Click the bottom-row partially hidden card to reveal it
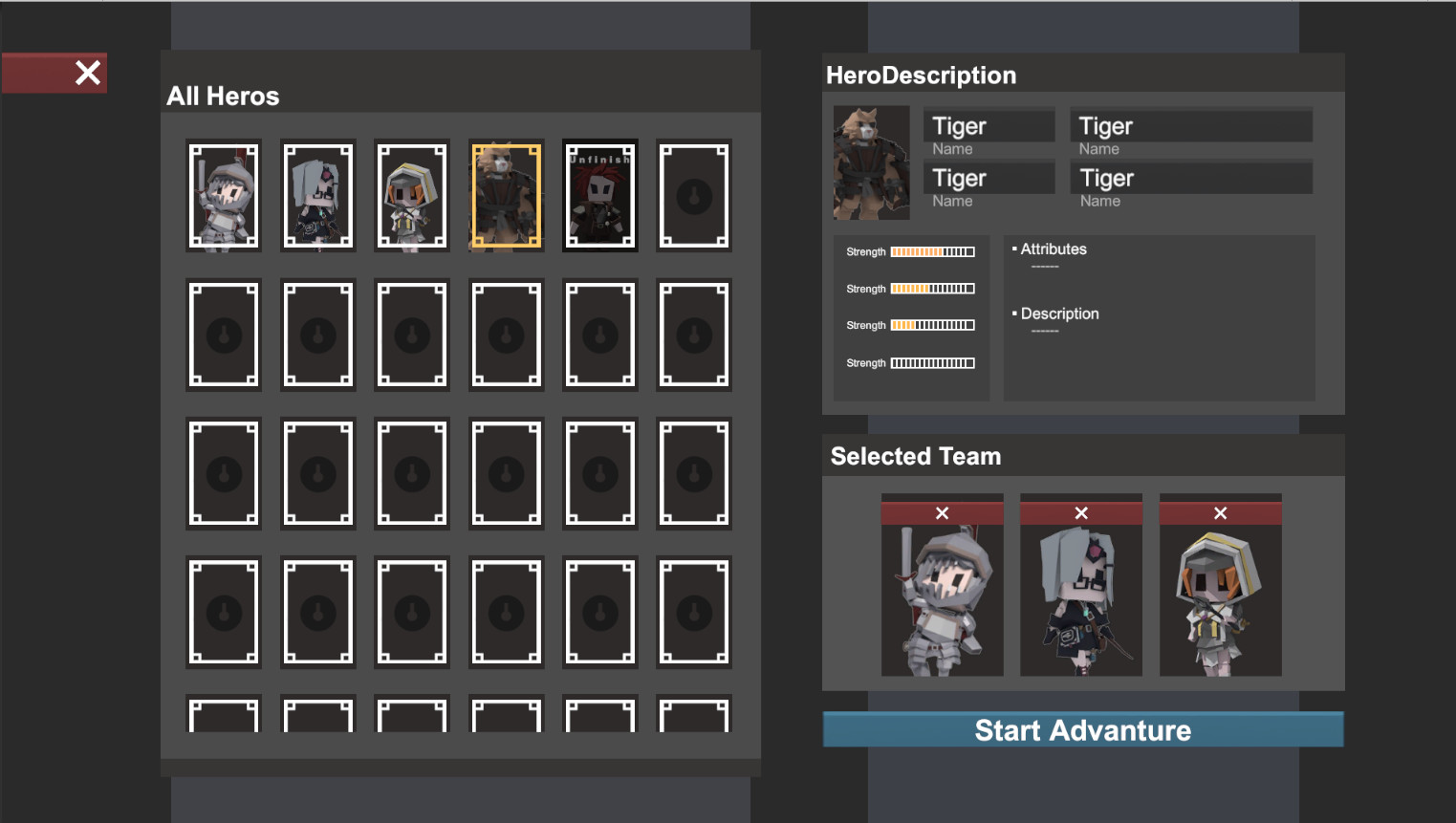Image resolution: width=1456 pixels, height=823 pixels. [x=223, y=715]
